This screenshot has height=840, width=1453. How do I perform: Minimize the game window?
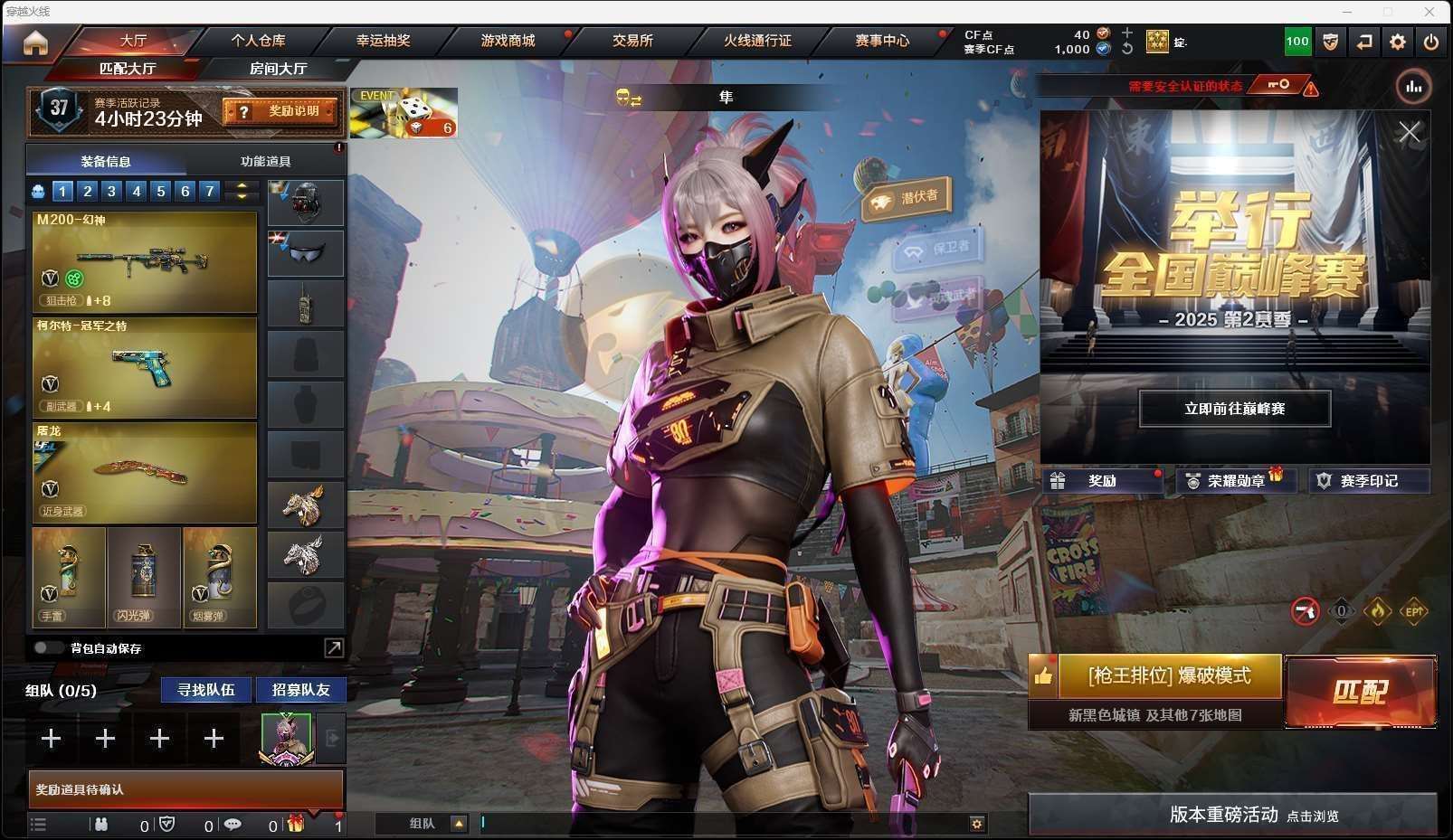click(1347, 12)
